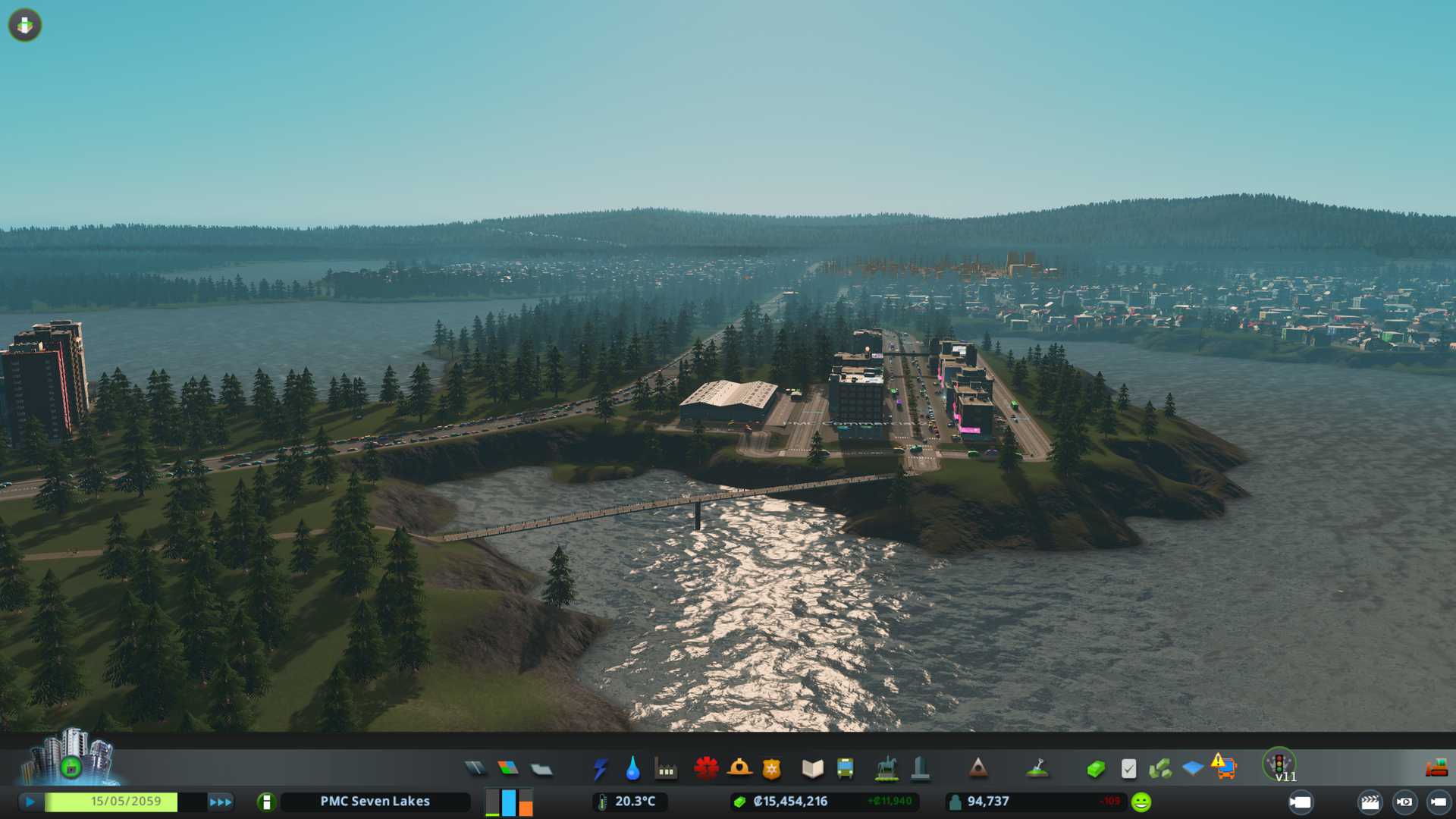Activate the bulldozer tool
The width and height of the screenshot is (1456, 819).
coord(1436,769)
